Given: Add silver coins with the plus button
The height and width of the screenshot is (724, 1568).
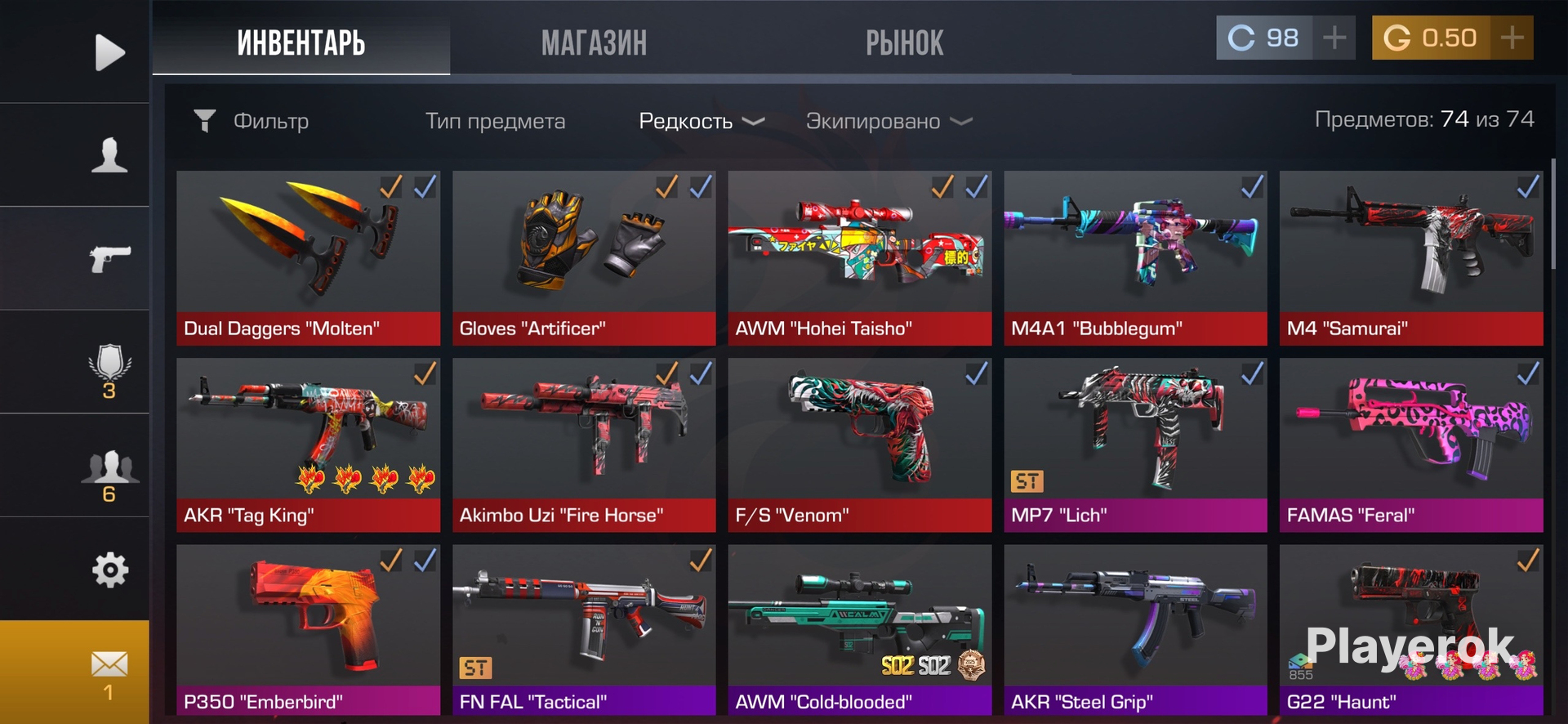Looking at the screenshot, I should click(1334, 38).
